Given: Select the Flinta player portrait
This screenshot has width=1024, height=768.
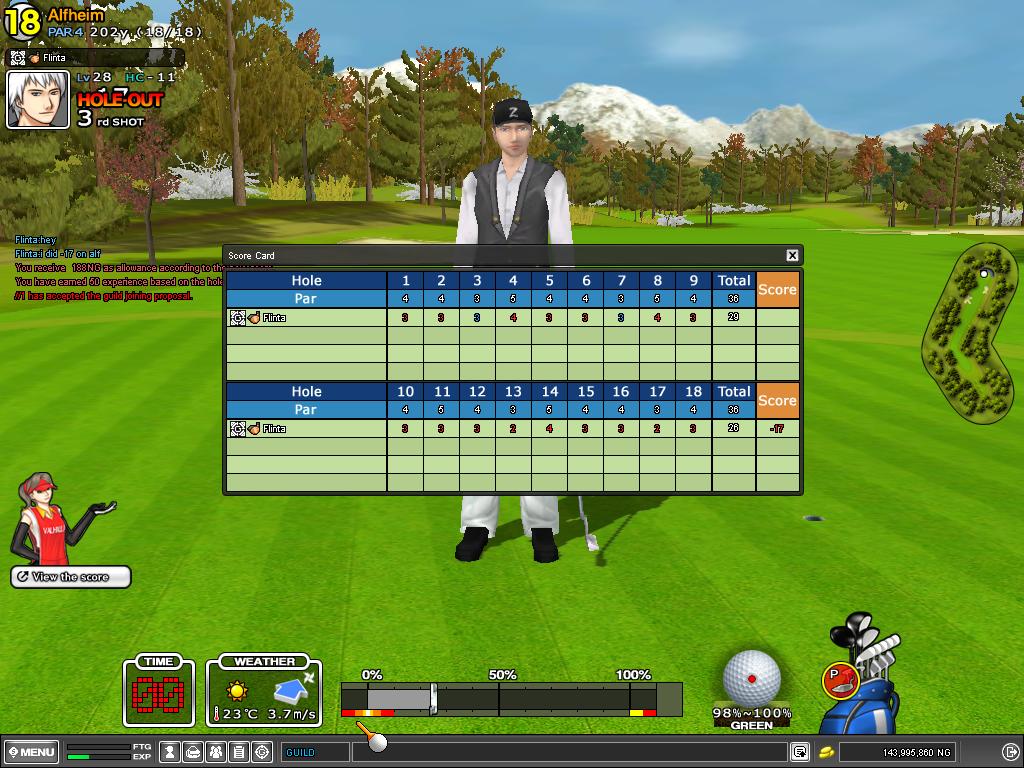Looking at the screenshot, I should point(38,100).
